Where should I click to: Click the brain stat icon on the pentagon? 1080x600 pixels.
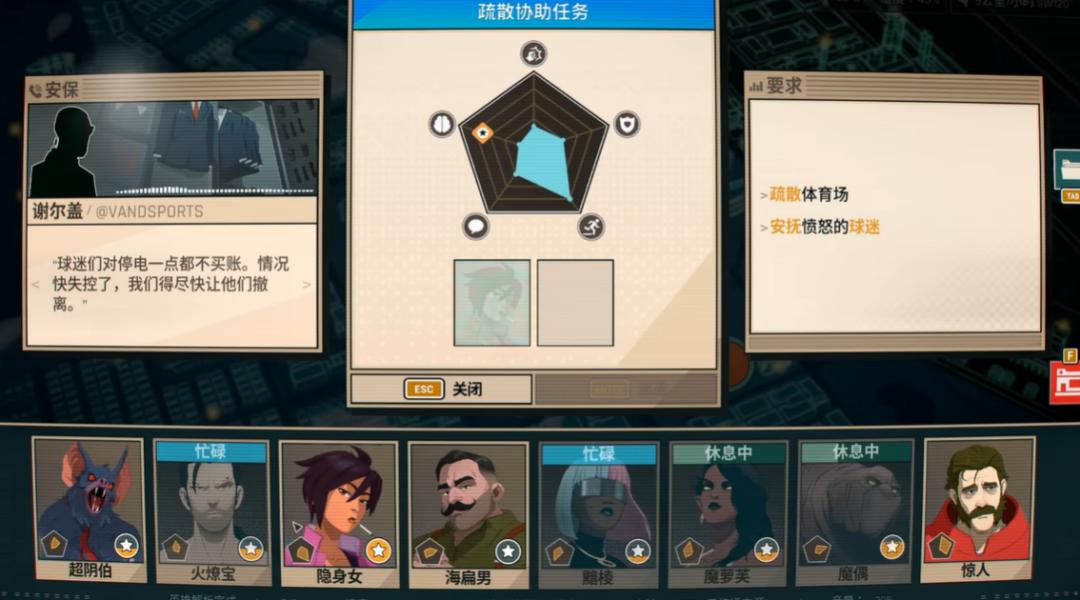[x=442, y=124]
